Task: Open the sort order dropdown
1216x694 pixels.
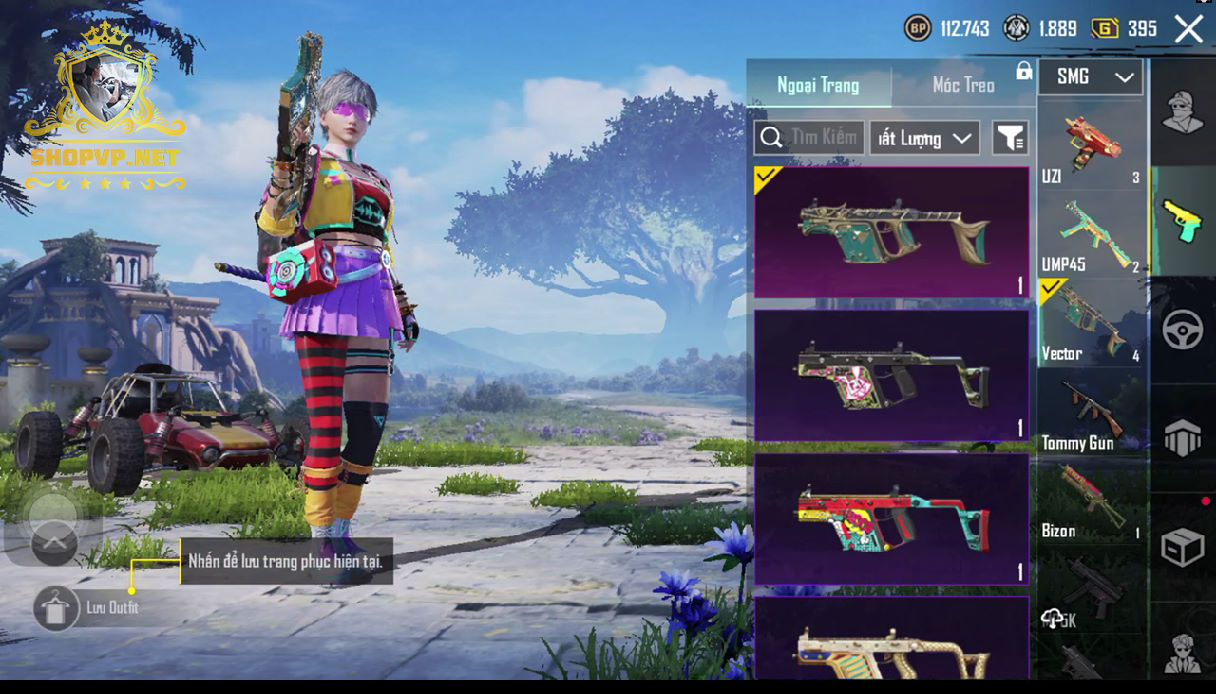Action: [923, 138]
